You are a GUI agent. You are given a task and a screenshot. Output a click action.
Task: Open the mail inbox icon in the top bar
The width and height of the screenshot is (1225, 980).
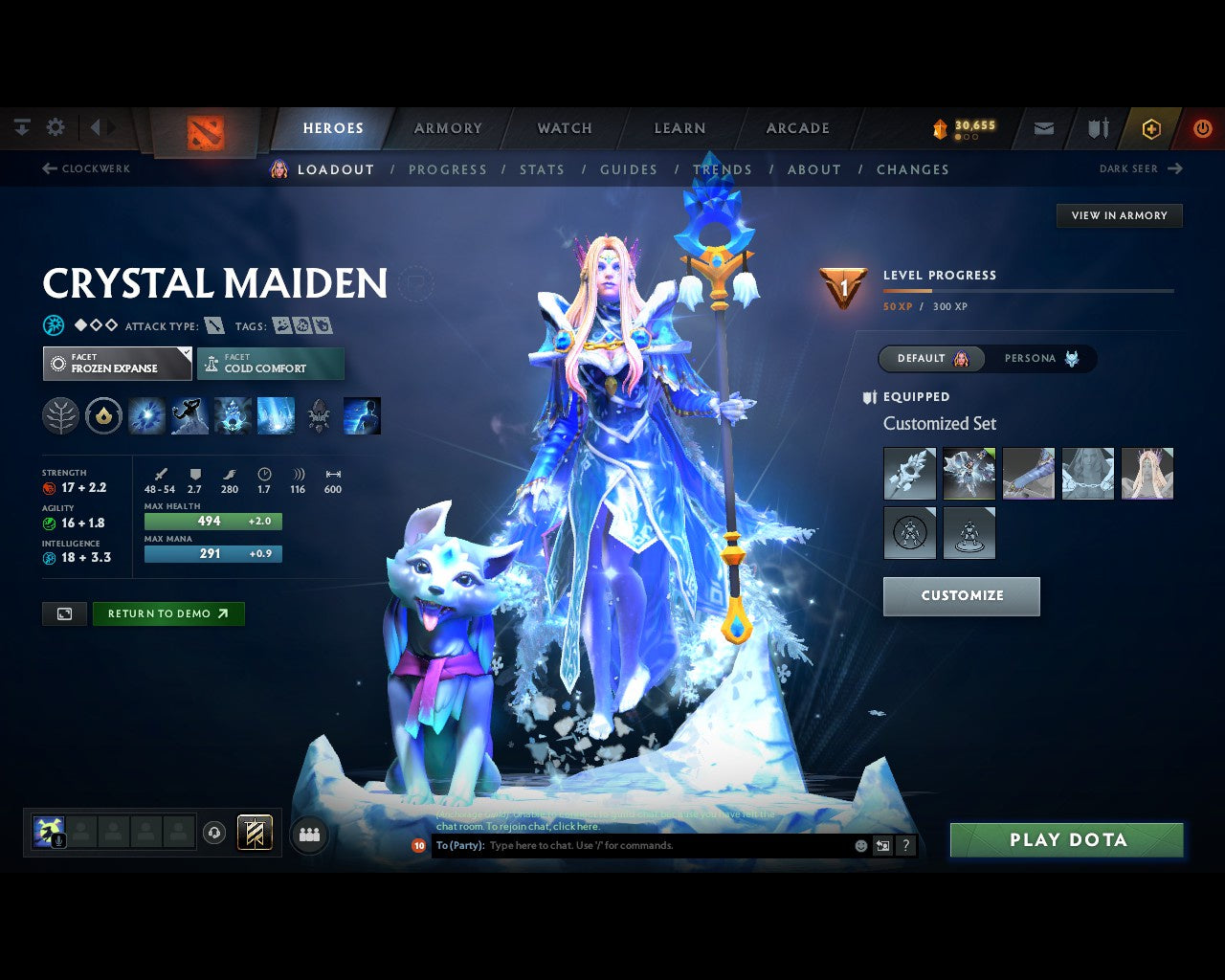click(1042, 127)
